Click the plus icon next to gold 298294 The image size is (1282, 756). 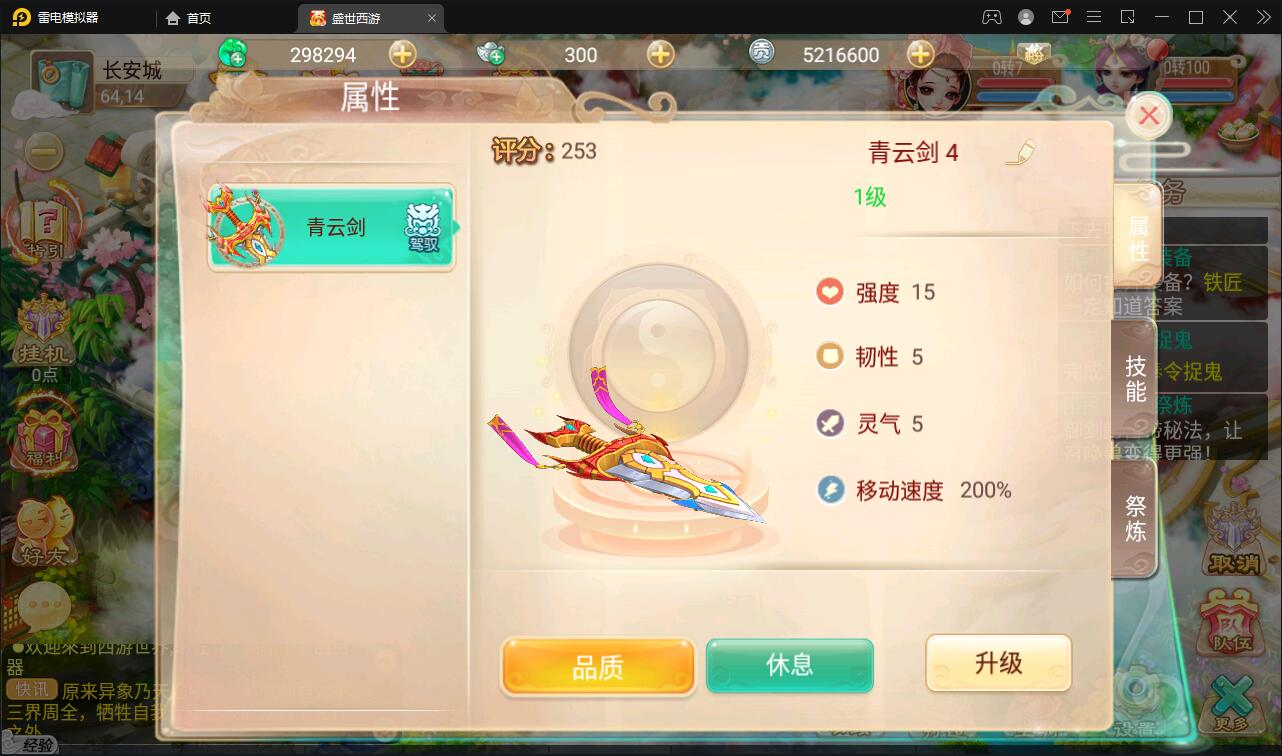[403, 55]
